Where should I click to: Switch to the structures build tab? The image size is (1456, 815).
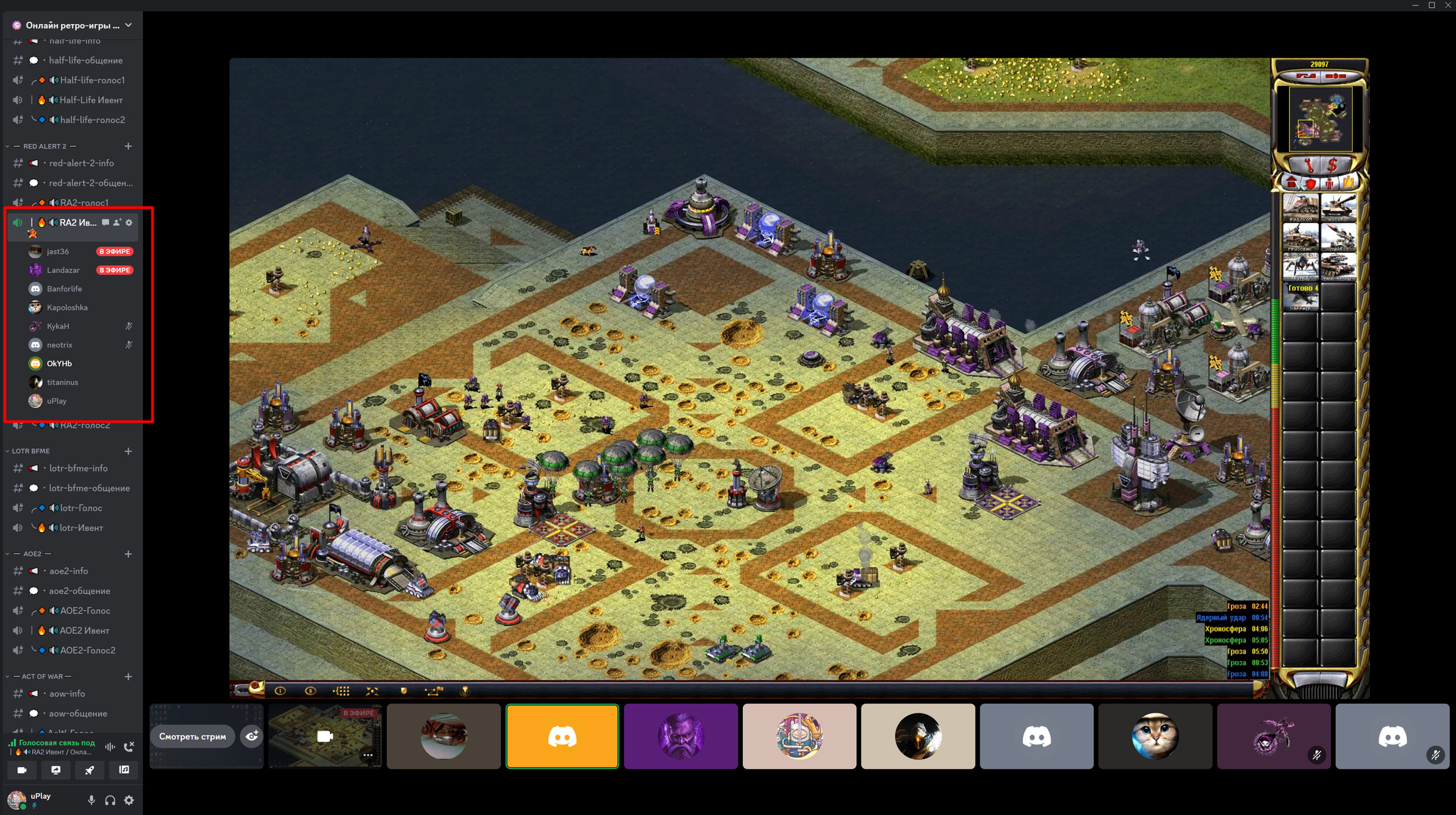[1292, 183]
